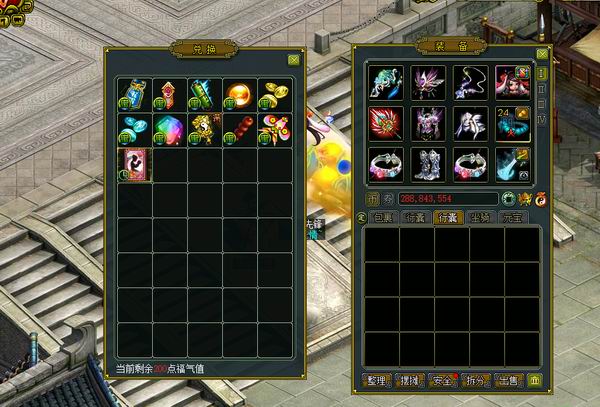This screenshot has width=600, height=407.
Task: Close the 兑换 exchange window
Action: [x=293, y=60]
